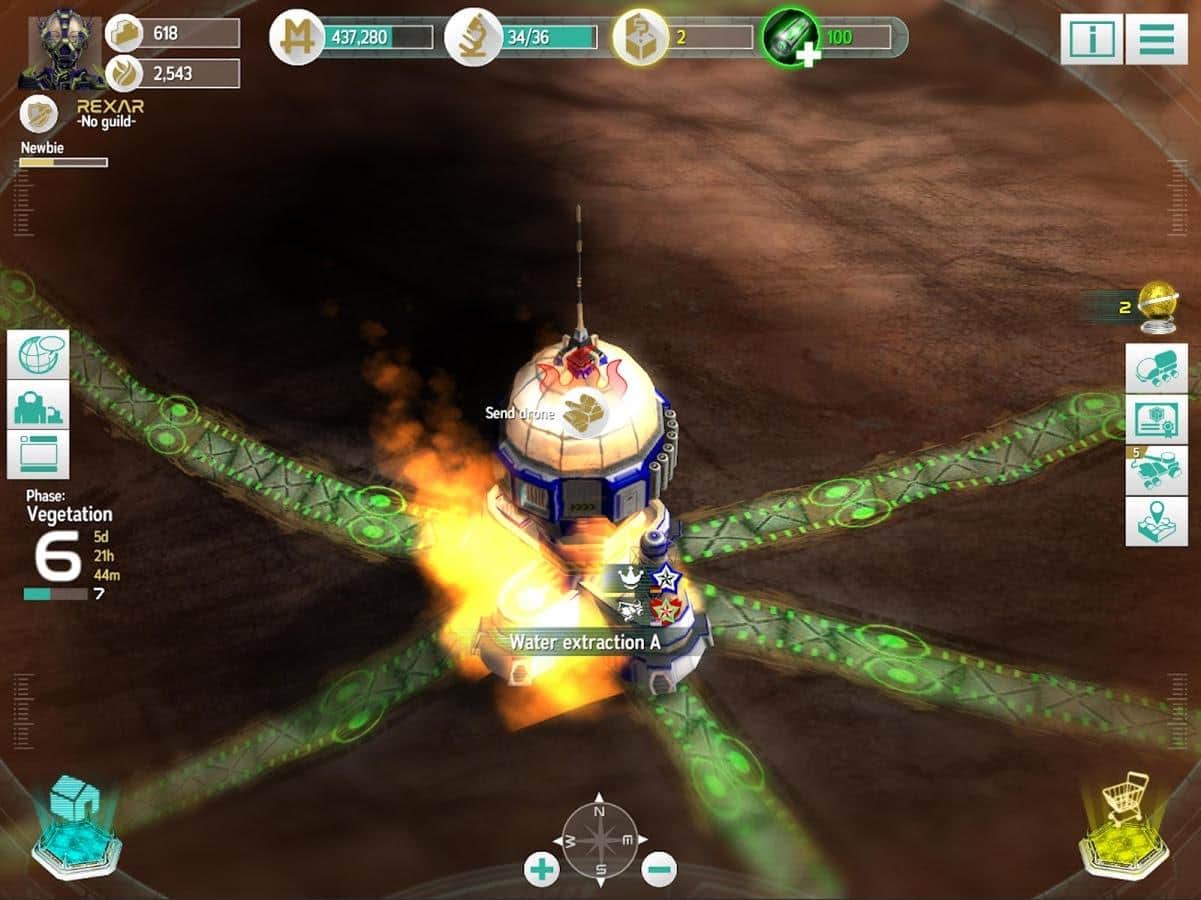Open the guild shield icon
Screen dimensions: 1201x900
[37, 114]
